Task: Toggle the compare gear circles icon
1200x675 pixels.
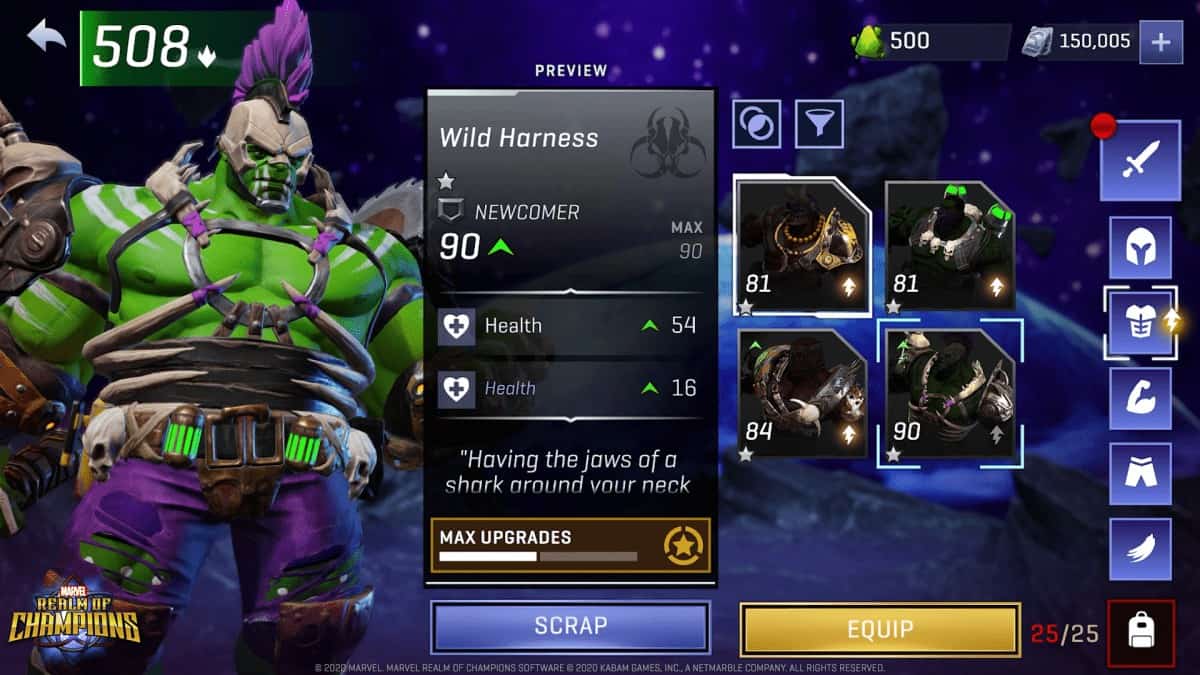Action: tap(757, 124)
